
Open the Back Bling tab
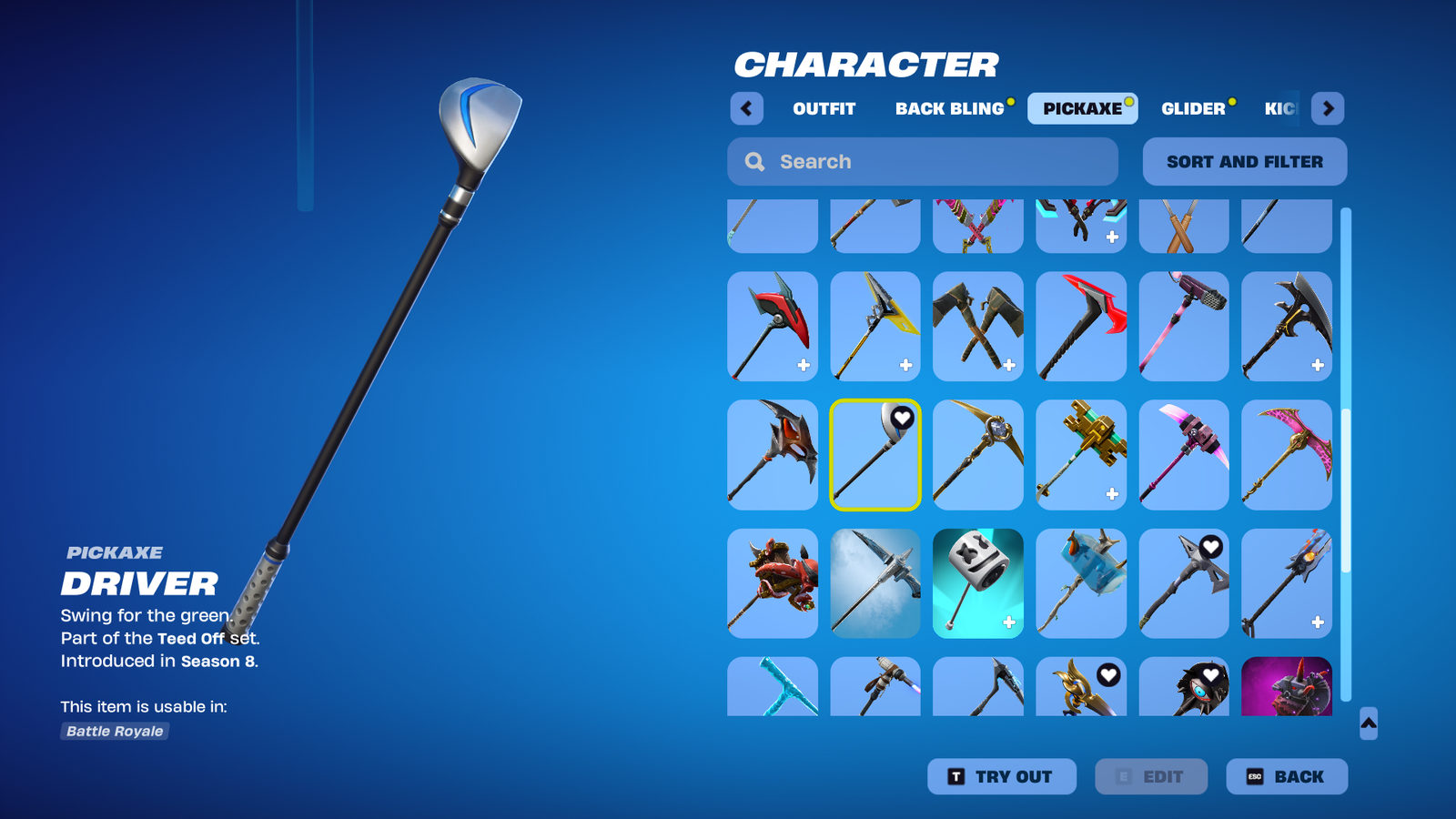point(949,108)
